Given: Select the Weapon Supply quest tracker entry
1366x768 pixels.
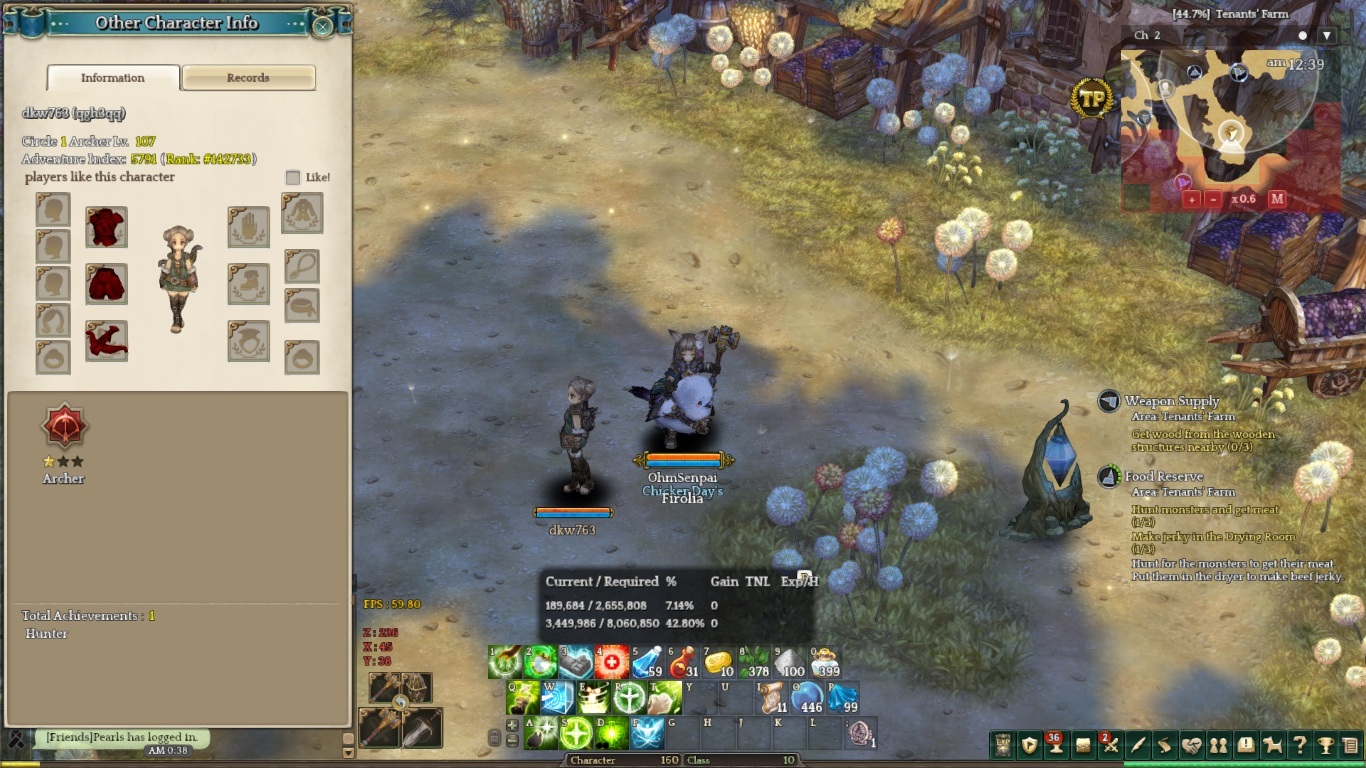Looking at the screenshot, I should [x=1171, y=401].
